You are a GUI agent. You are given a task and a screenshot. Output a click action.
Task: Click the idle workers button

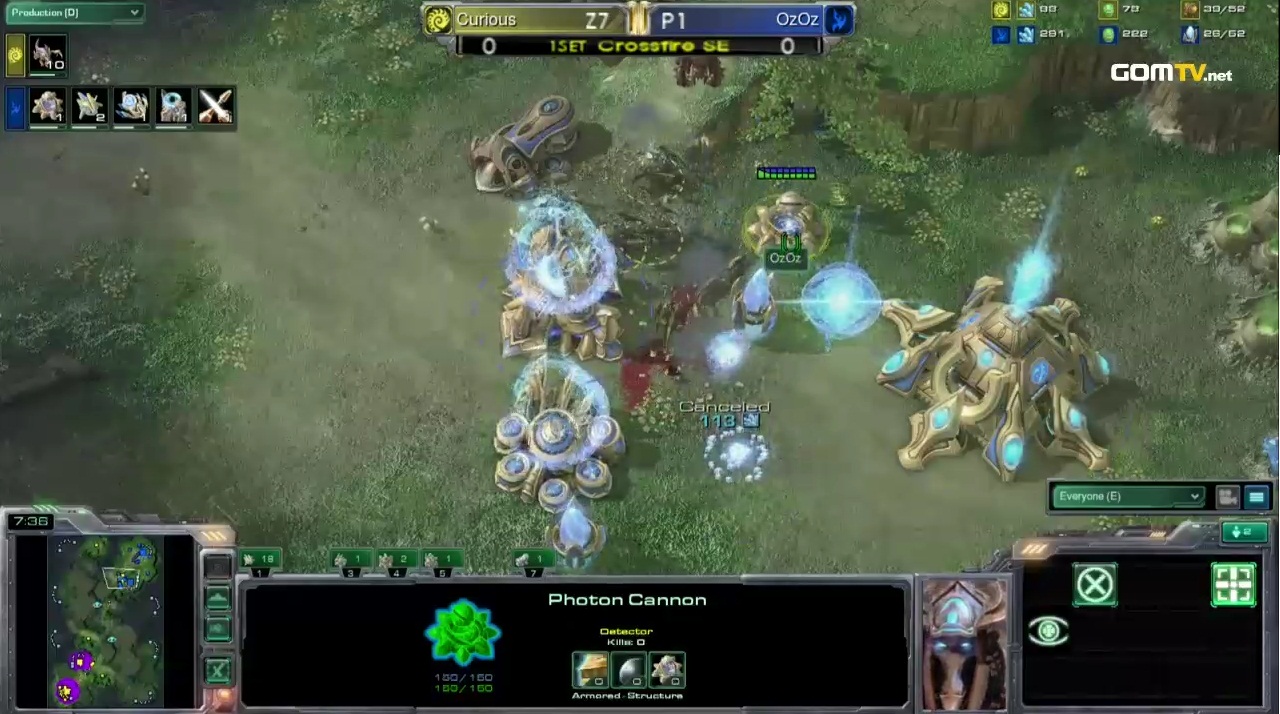pyautogui.click(x=1243, y=532)
